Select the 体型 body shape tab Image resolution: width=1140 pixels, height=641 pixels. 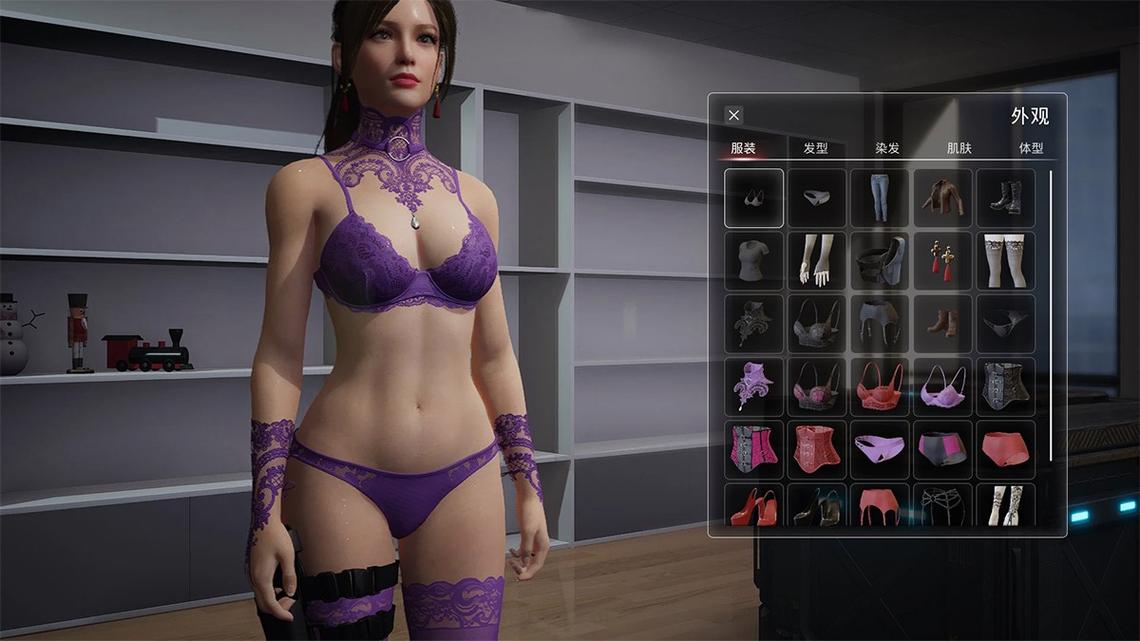(1031, 149)
